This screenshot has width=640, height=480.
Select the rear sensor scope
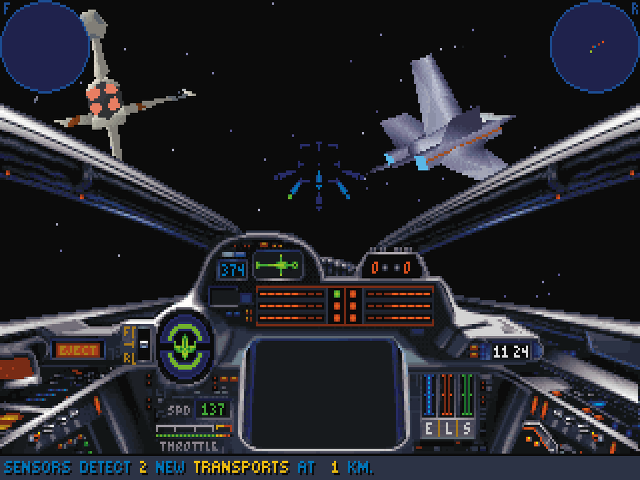click(x=595, y=45)
